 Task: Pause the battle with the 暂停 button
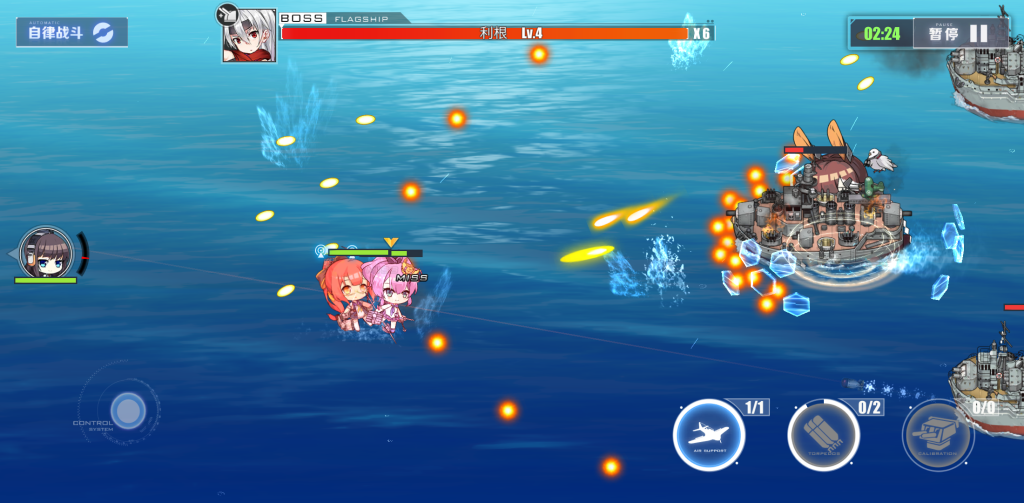(956, 33)
